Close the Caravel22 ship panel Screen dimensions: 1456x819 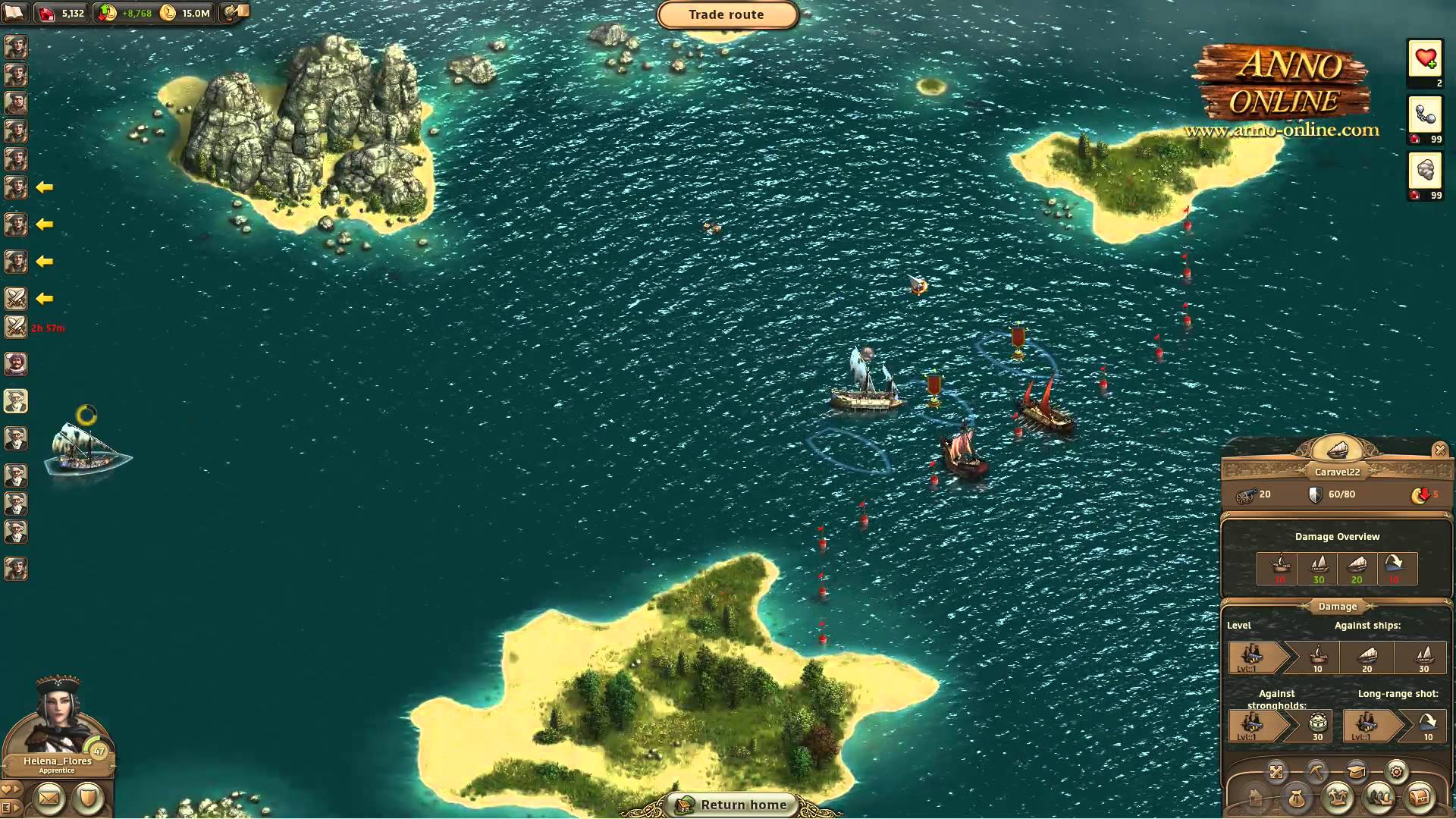(x=1440, y=450)
